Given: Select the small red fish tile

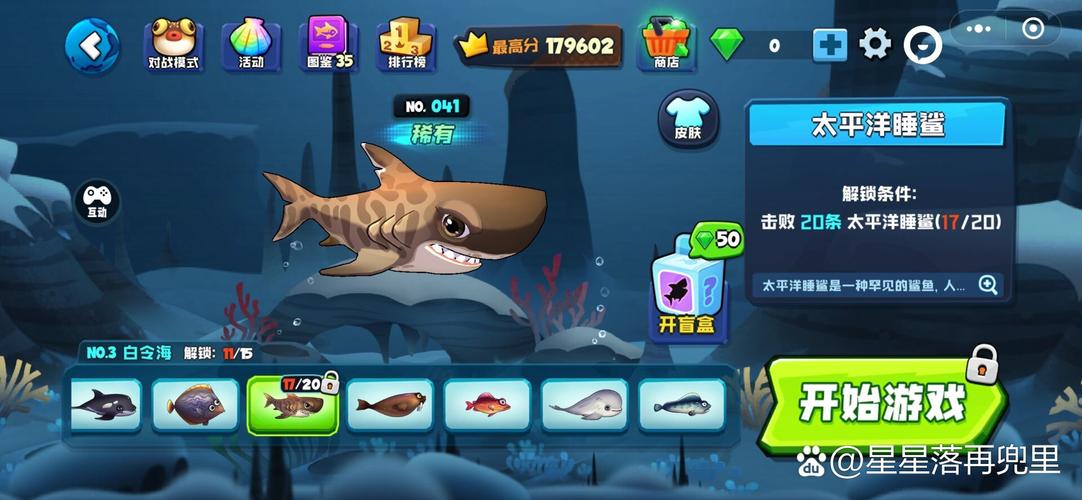Looking at the screenshot, I should click(x=487, y=405).
